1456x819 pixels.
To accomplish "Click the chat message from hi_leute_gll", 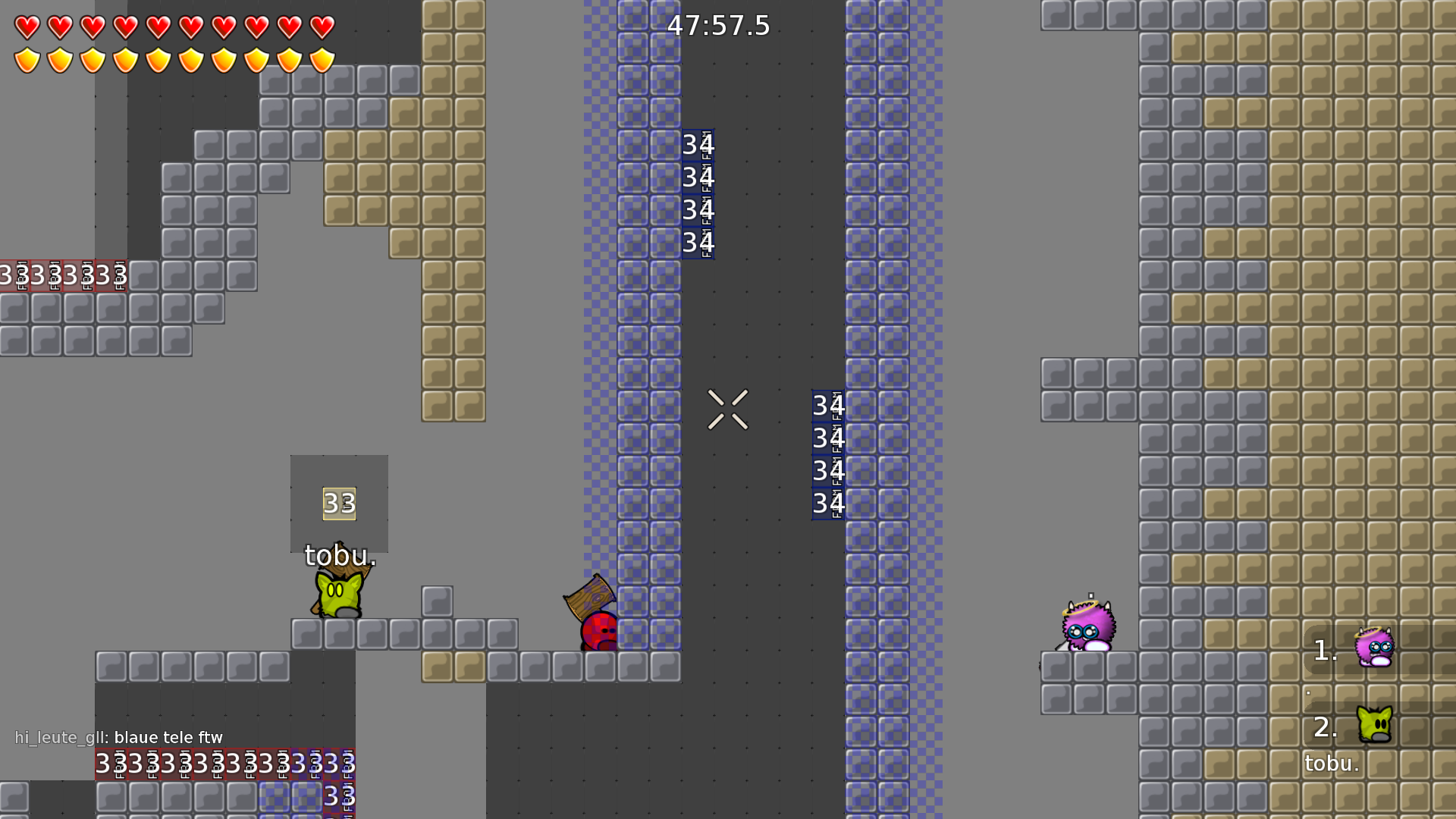I will coord(118,737).
